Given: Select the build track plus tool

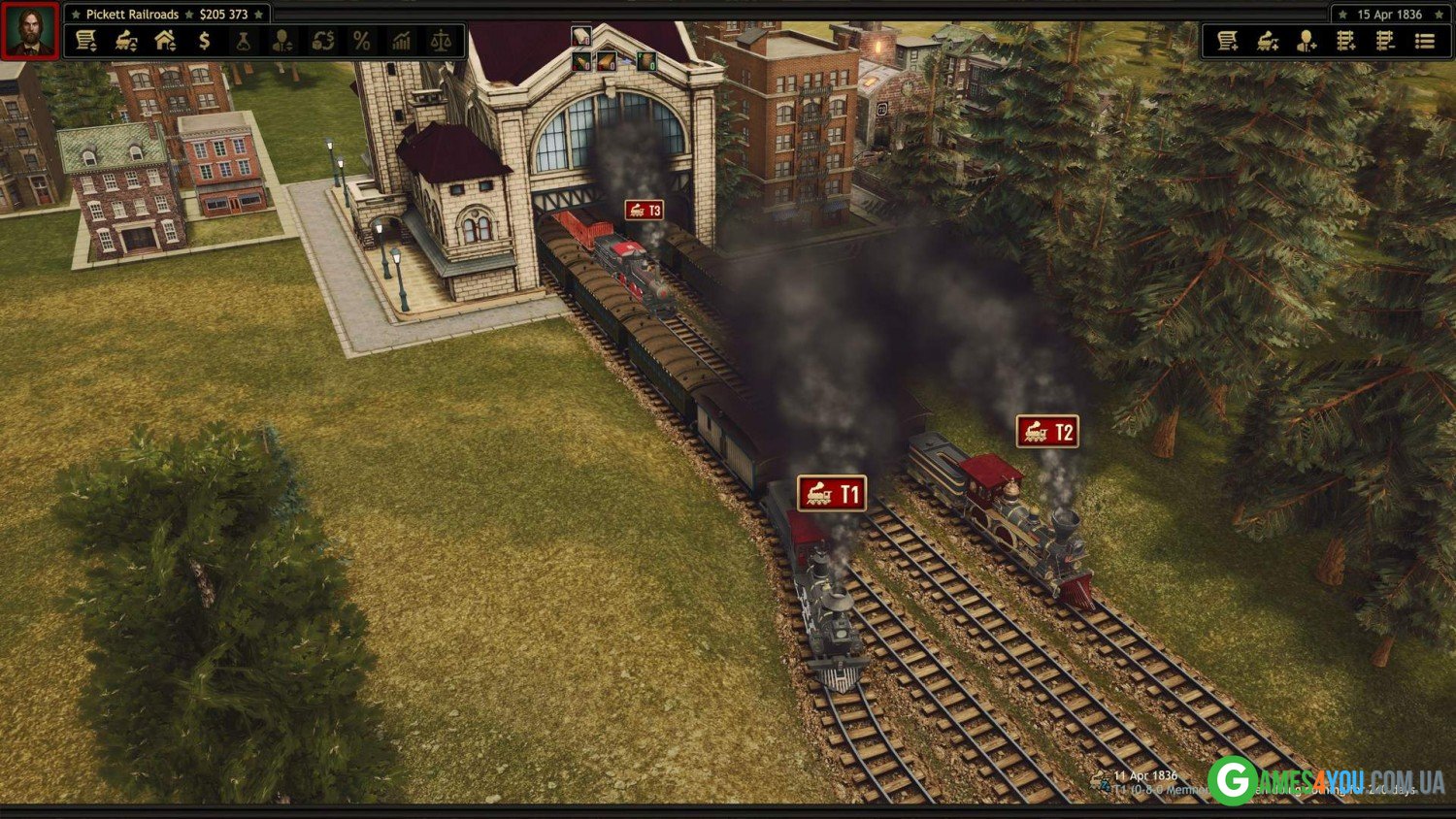Looking at the screenshot, I should pyautogui.click(x=1346, y=41).
